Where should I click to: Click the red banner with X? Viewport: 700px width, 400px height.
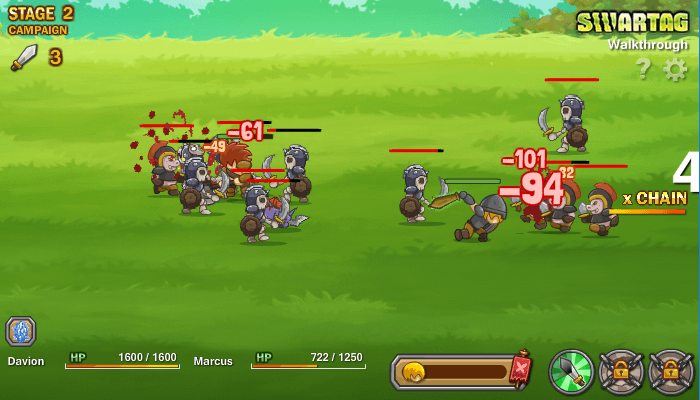[x=521, y=370]
